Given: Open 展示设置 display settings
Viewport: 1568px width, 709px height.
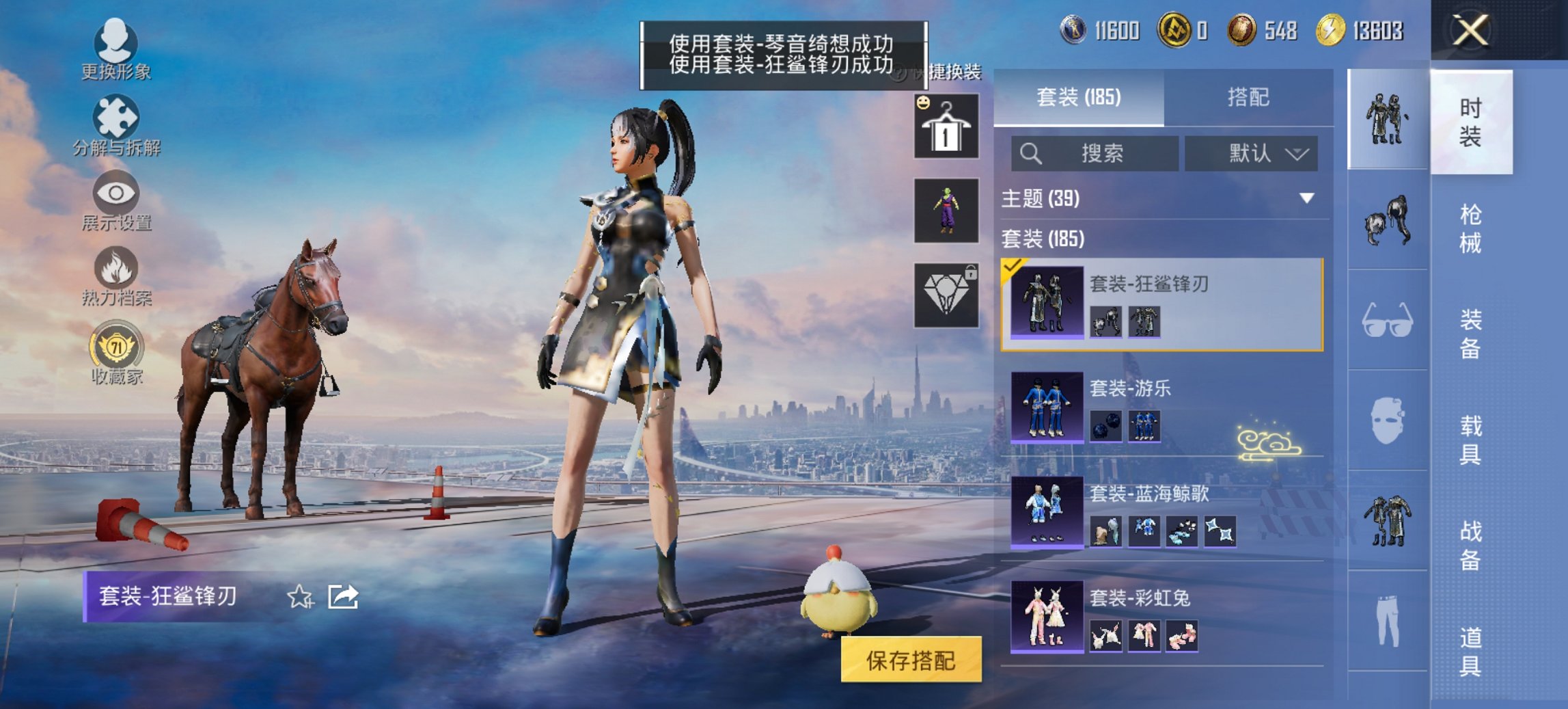Looking at the screenshot, I should pos(116,201).
